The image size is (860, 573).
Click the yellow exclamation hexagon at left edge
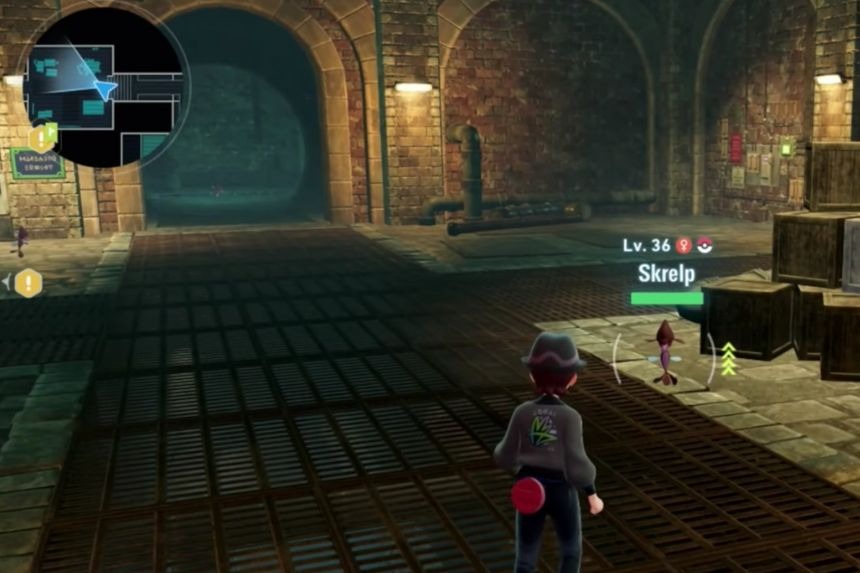pyautogui.click(x=28, y=283)
